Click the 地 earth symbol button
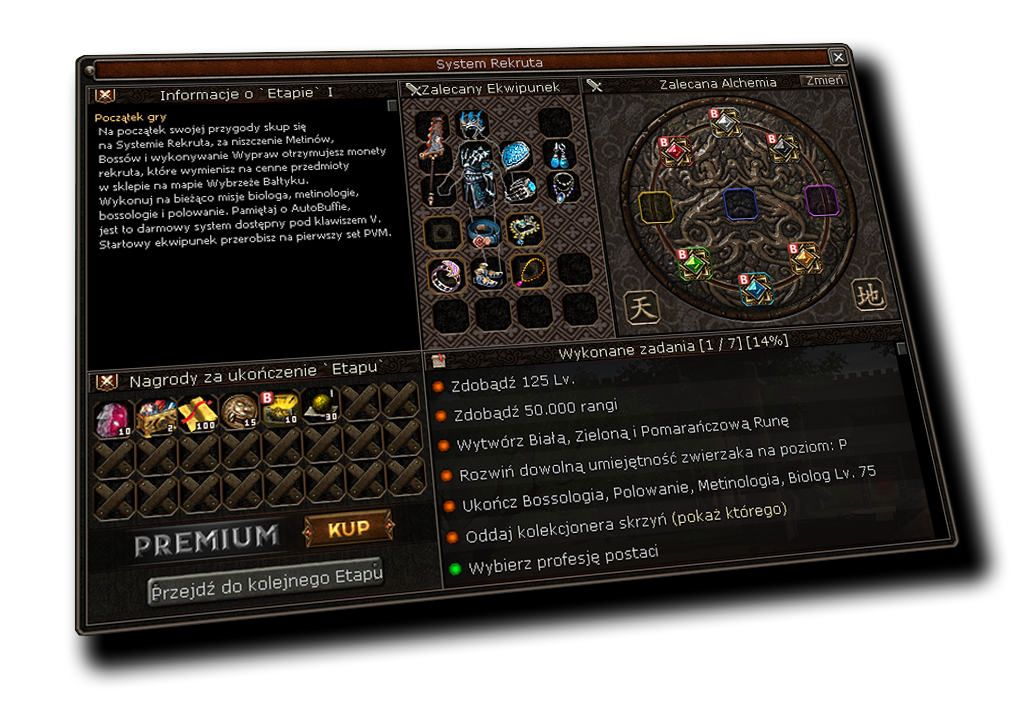This screenshot has height=702, width=1013. [868, 296]
